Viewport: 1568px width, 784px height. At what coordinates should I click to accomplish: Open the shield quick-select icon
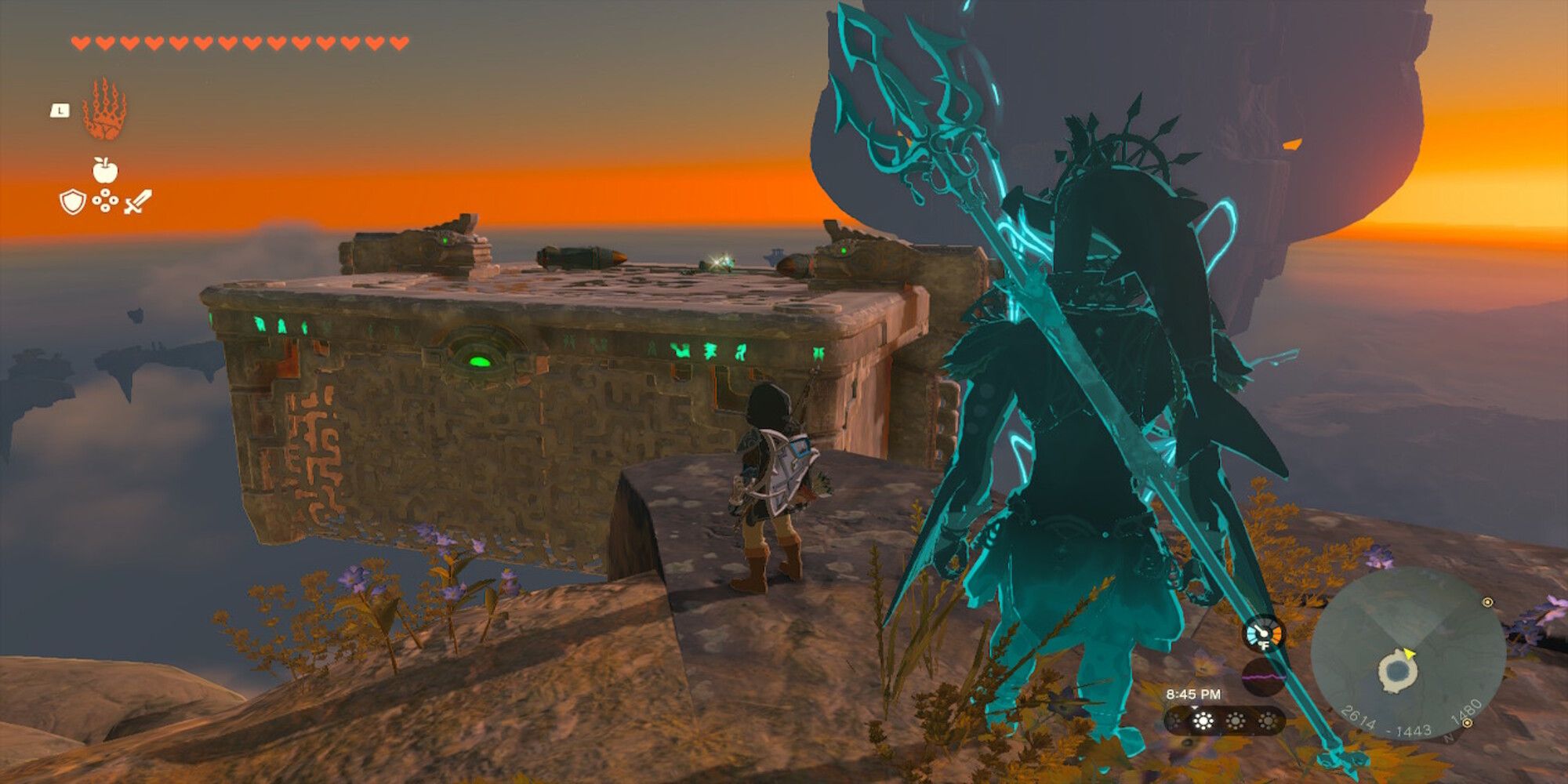pos(72,202)
